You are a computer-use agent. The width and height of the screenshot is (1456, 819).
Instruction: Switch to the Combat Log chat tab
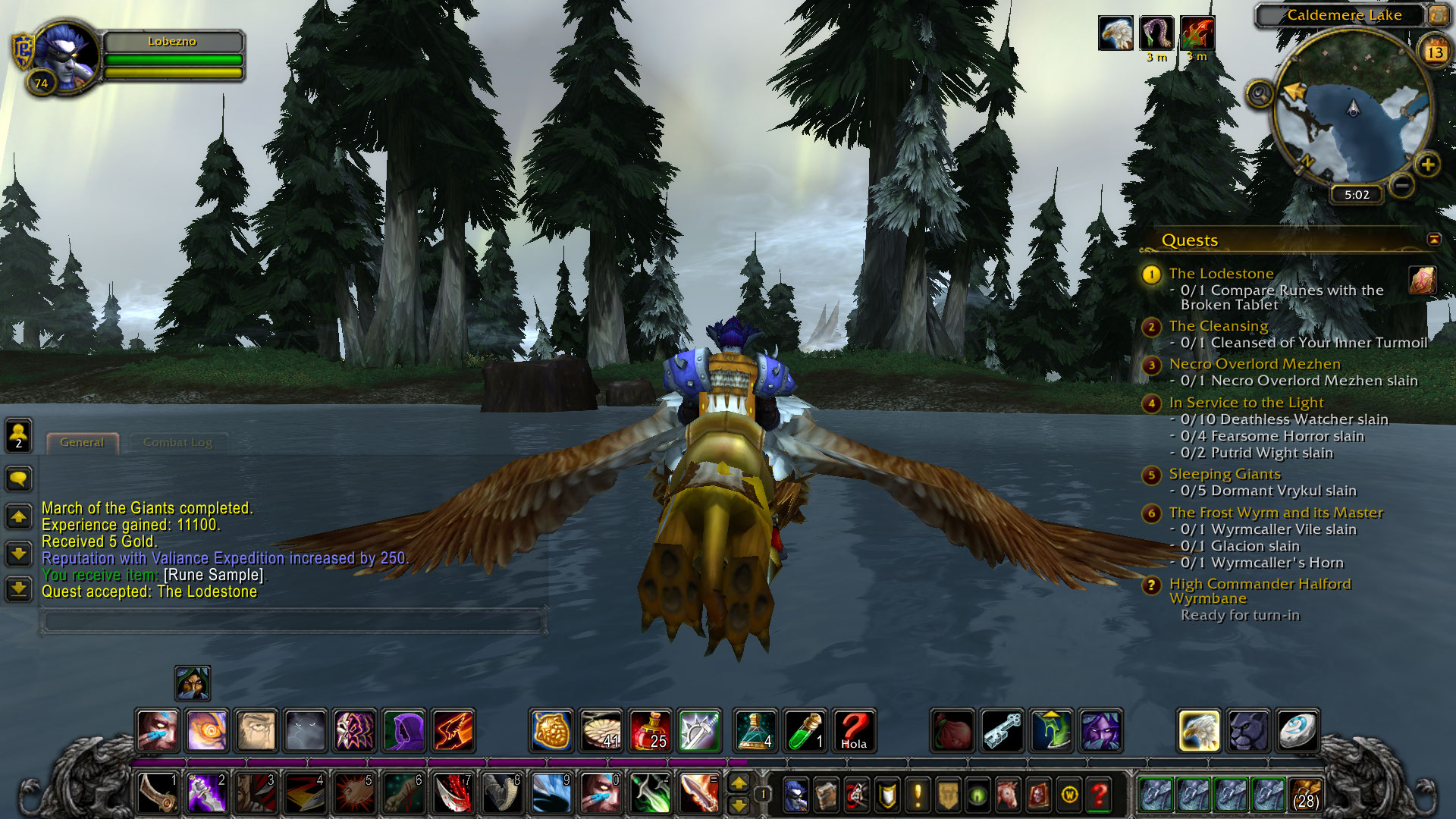[177, 442]
